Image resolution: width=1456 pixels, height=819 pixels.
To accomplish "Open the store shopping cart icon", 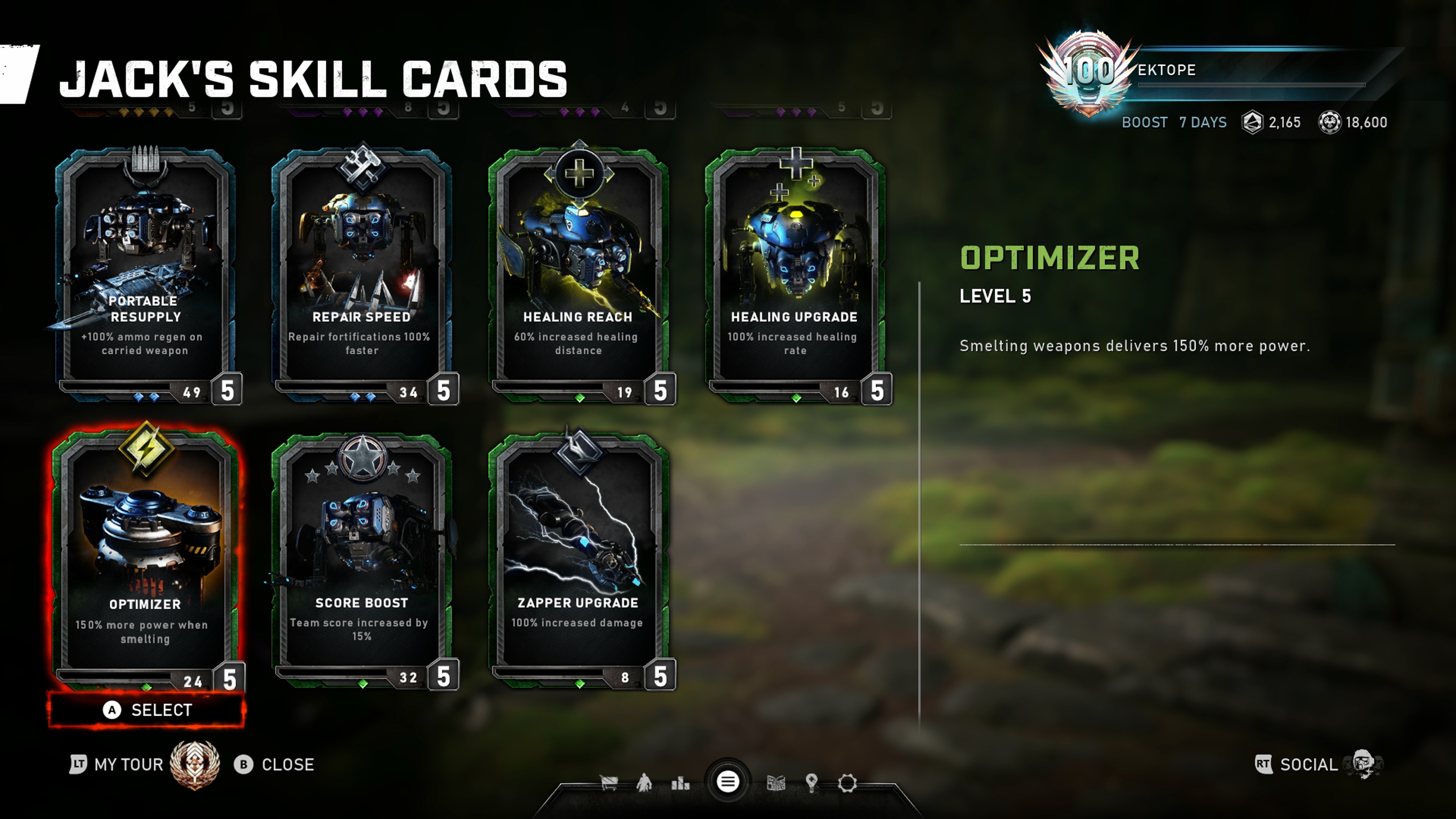I will click(x=609, y=783).
